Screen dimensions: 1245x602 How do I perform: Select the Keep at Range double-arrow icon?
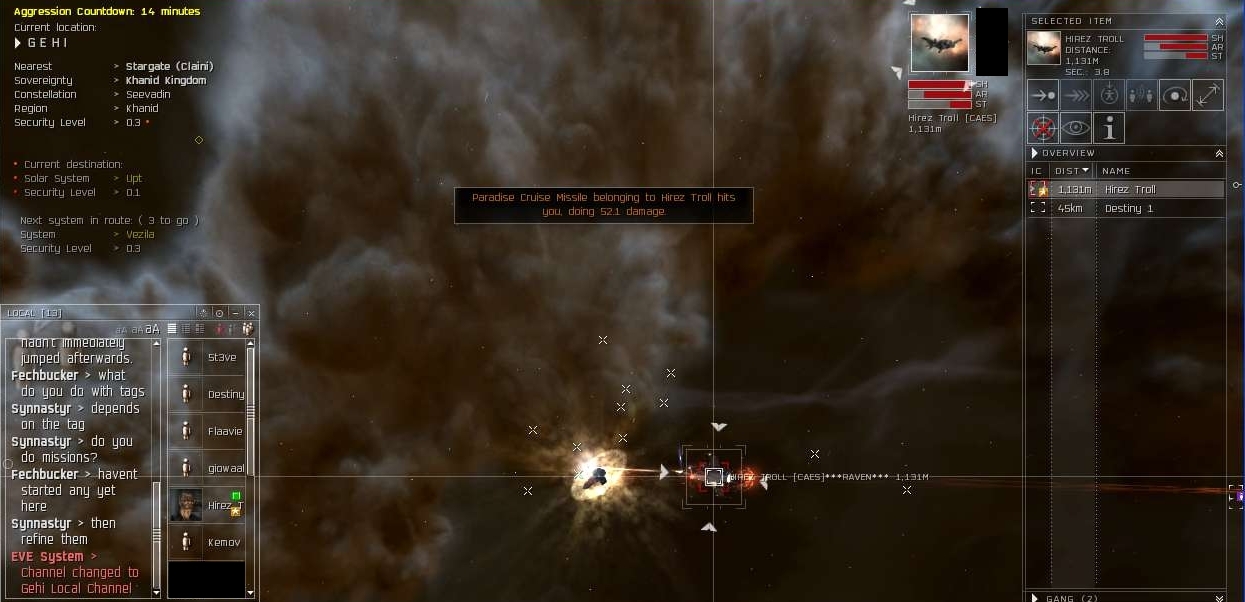tap(1207, 95)
